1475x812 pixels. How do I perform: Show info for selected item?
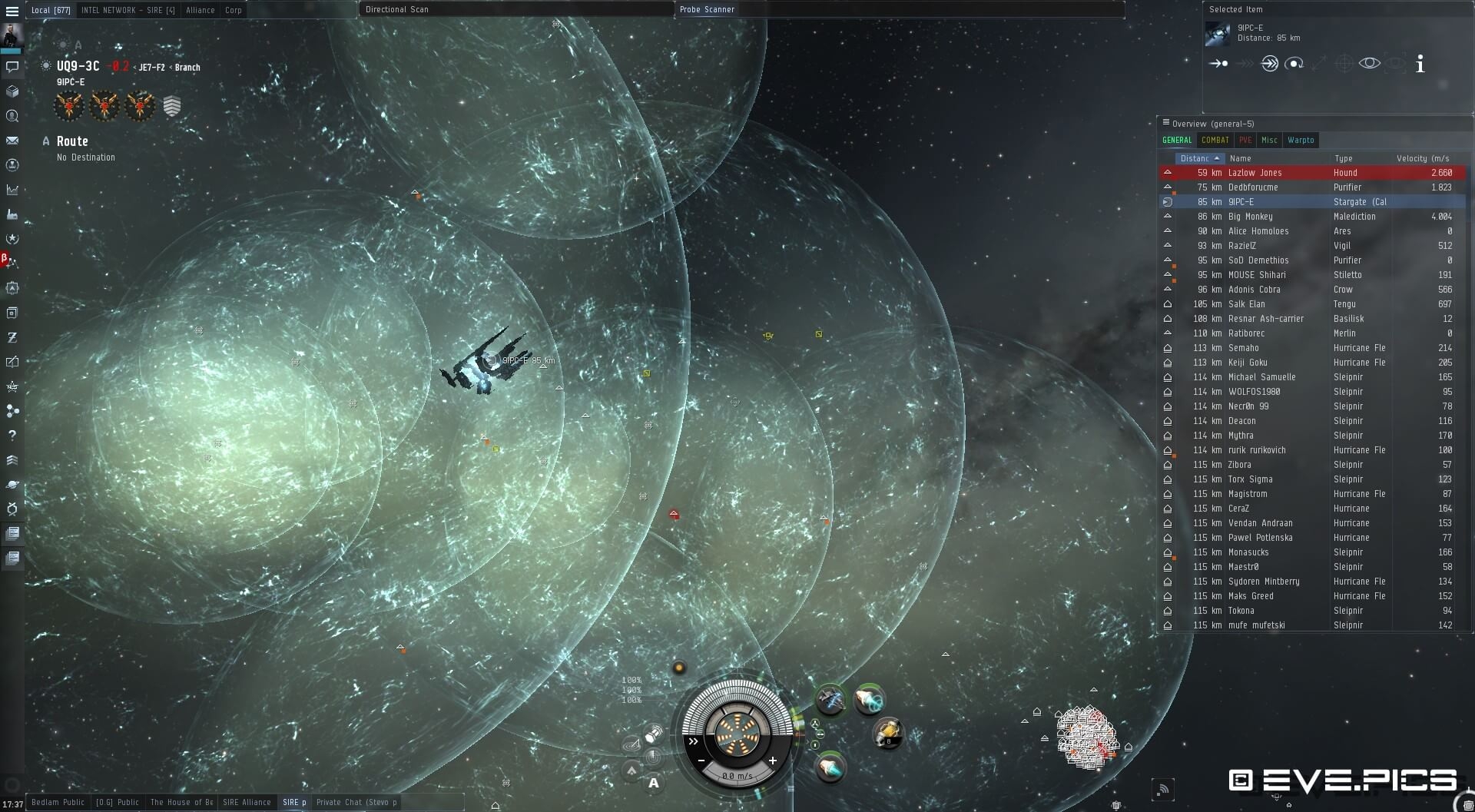(x=1420, y=65)
